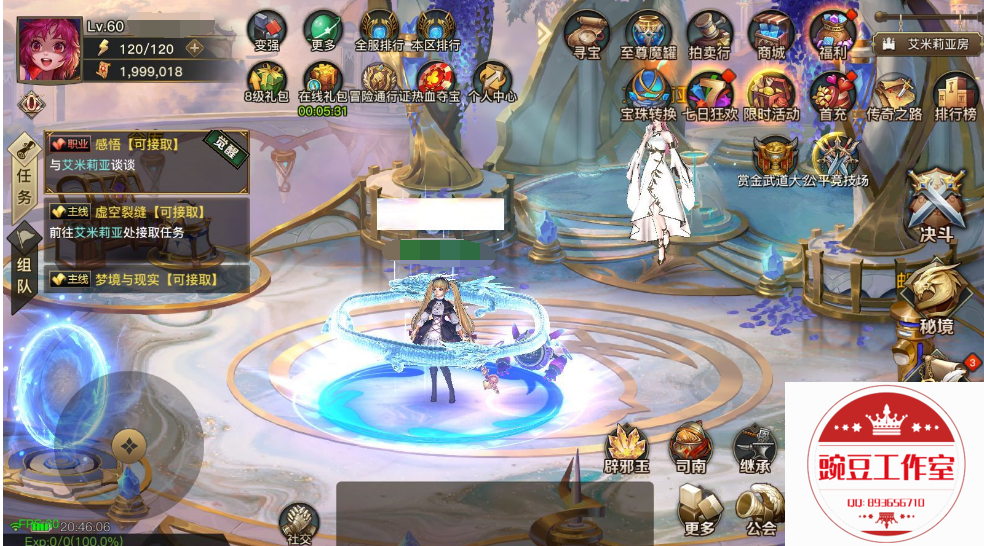Open the 商城 shop icon
Viewport: 984px width, 546px height.
pos(771,34)
